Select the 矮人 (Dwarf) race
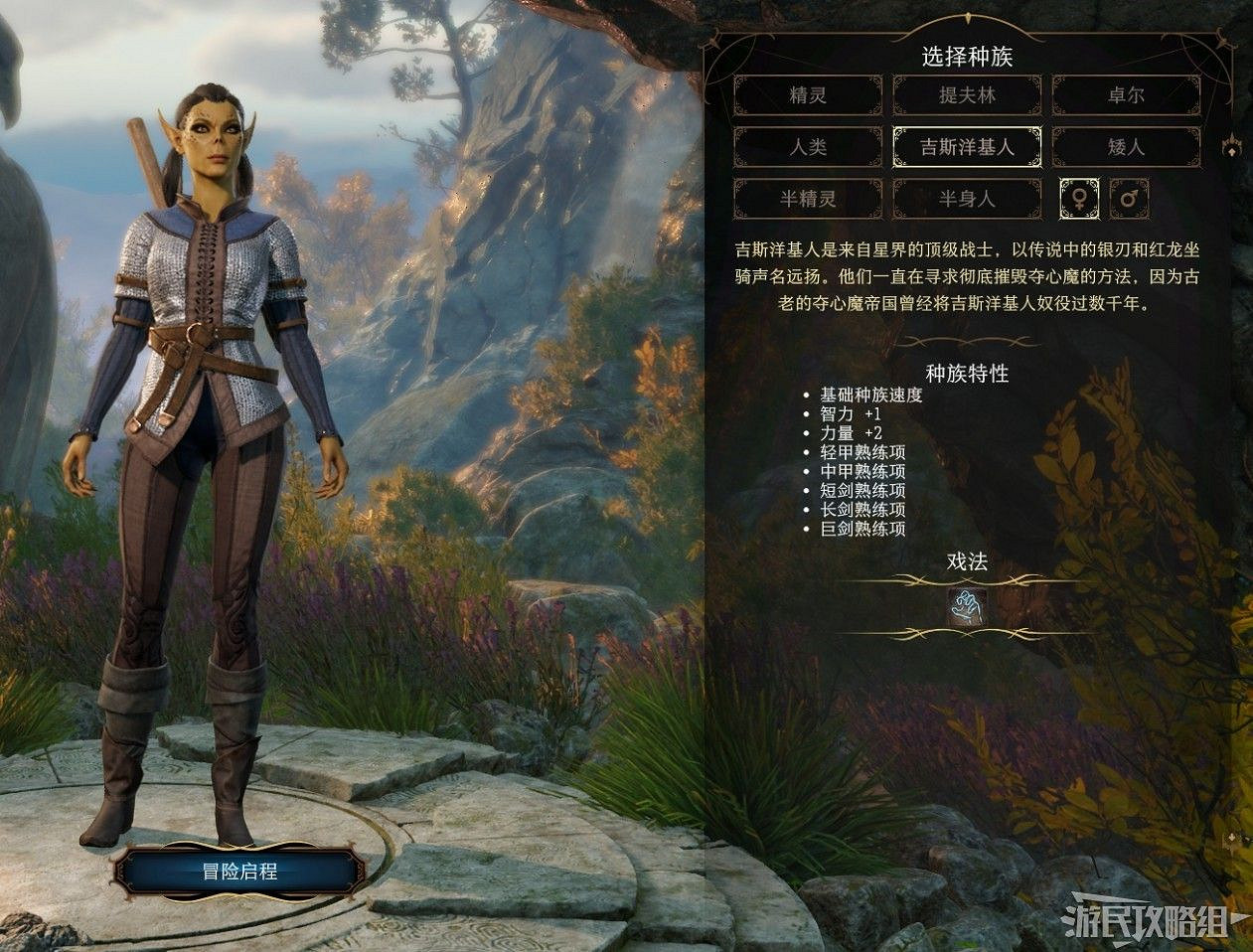The height and width of the screenshot is (952, 1253). point(1126,147)
